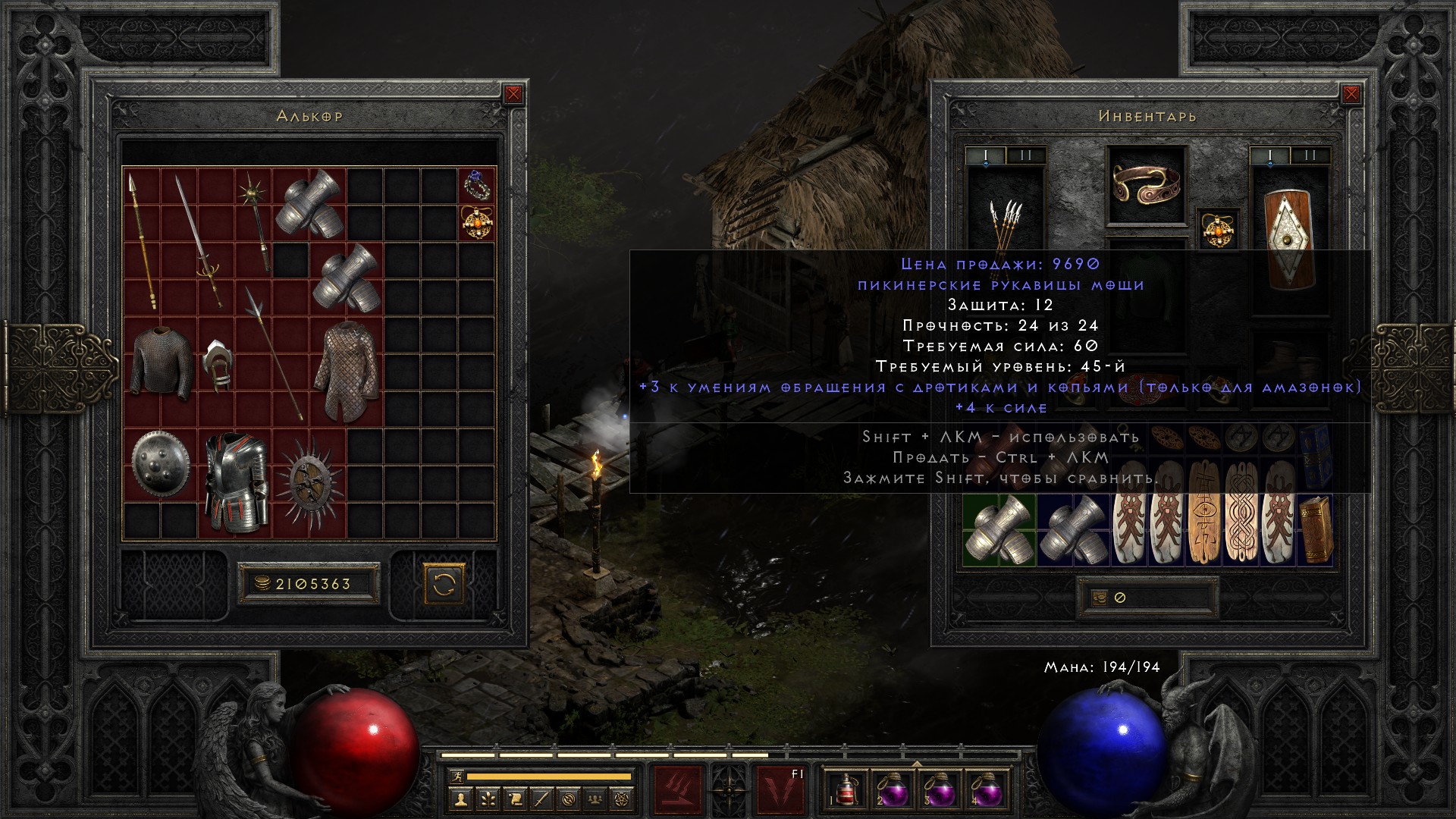
Task: Select the vendor's white helmet
Action: [x=217, y=364]
